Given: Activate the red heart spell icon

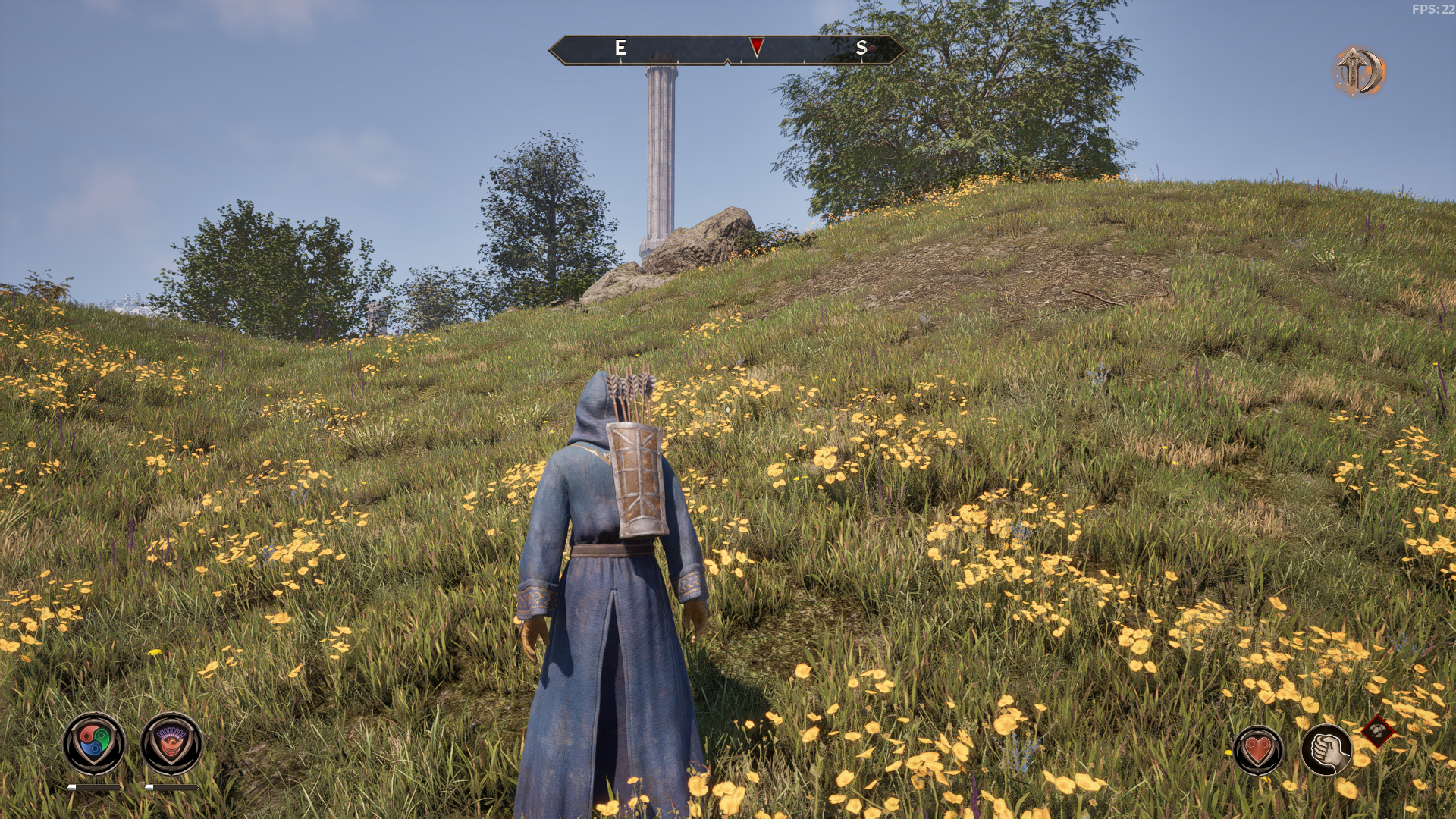Looking at the screenshot, I should pyautogui.click(x=1258, y=750).
